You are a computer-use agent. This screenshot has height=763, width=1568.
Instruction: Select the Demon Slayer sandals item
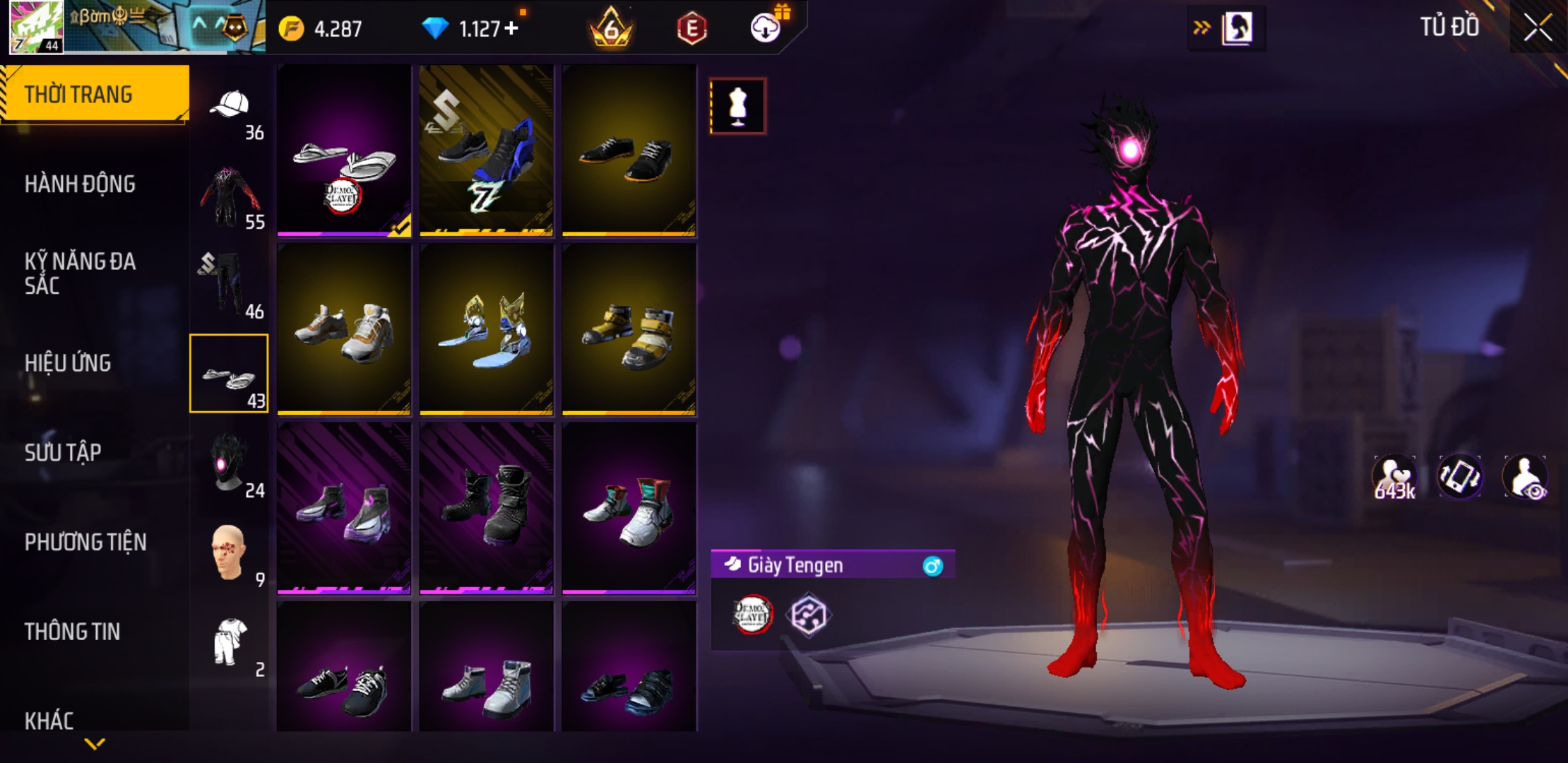(x=344, y=150)
